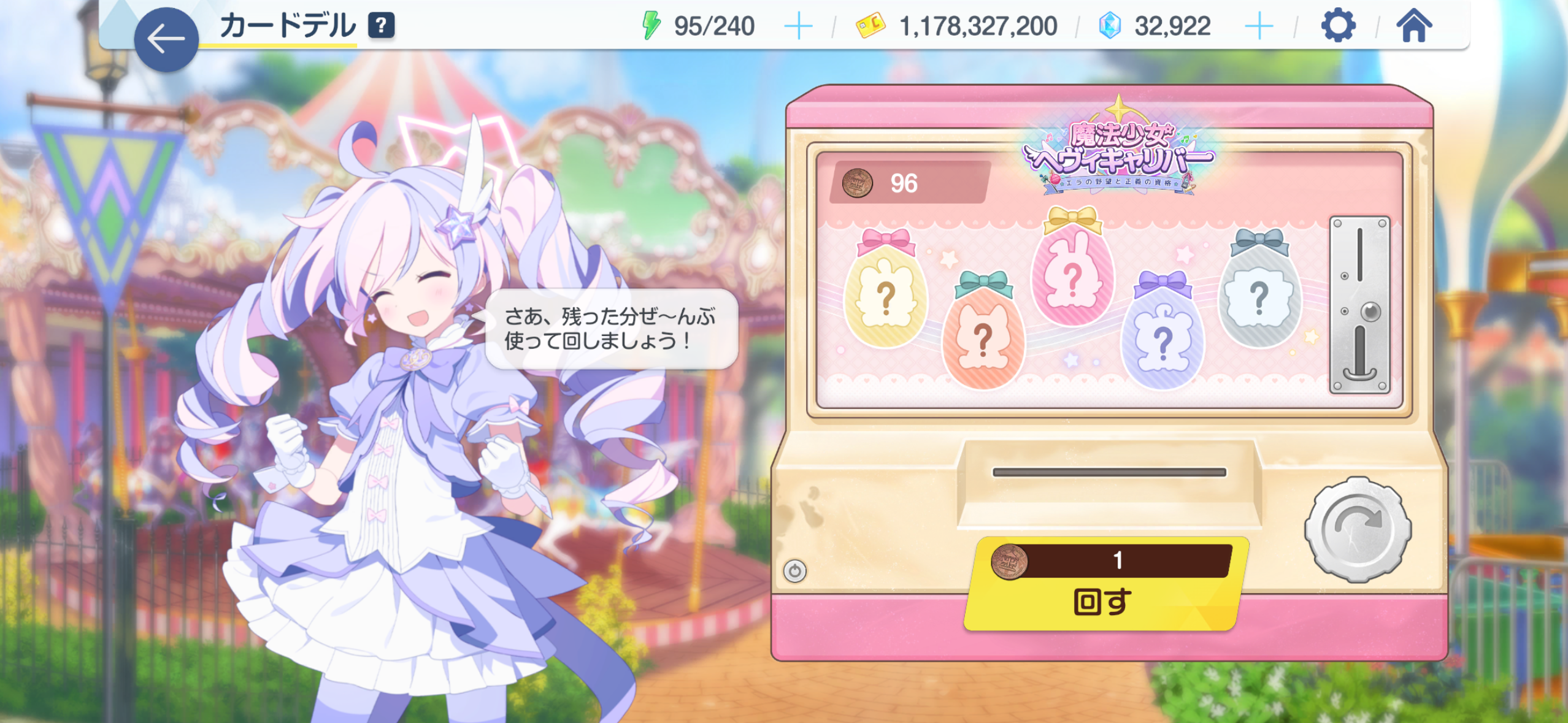Viewport: 1568px width, 723px height.
Task: Add stamina with the plus button
Action: [798, 26]
